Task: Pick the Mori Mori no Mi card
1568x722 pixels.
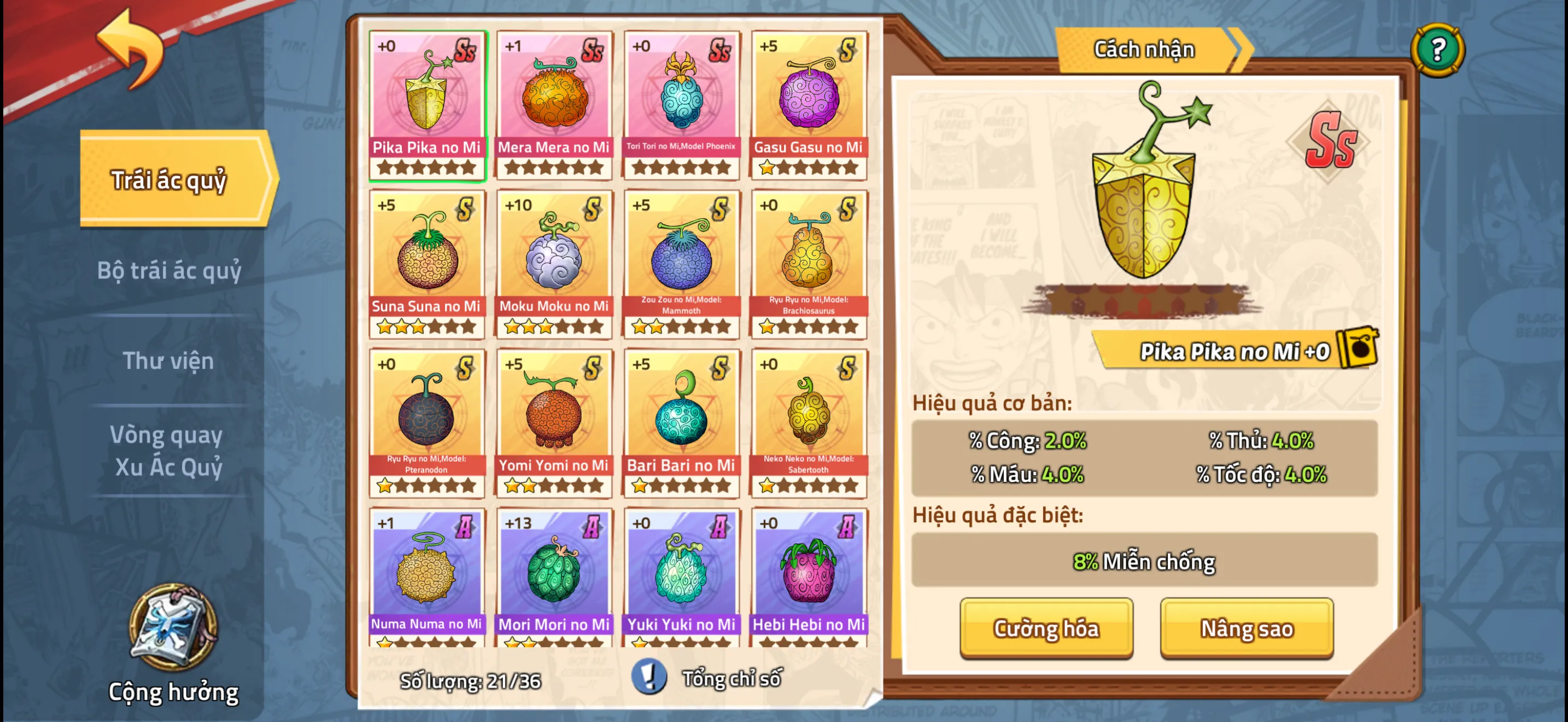Action: pos(554,577)
